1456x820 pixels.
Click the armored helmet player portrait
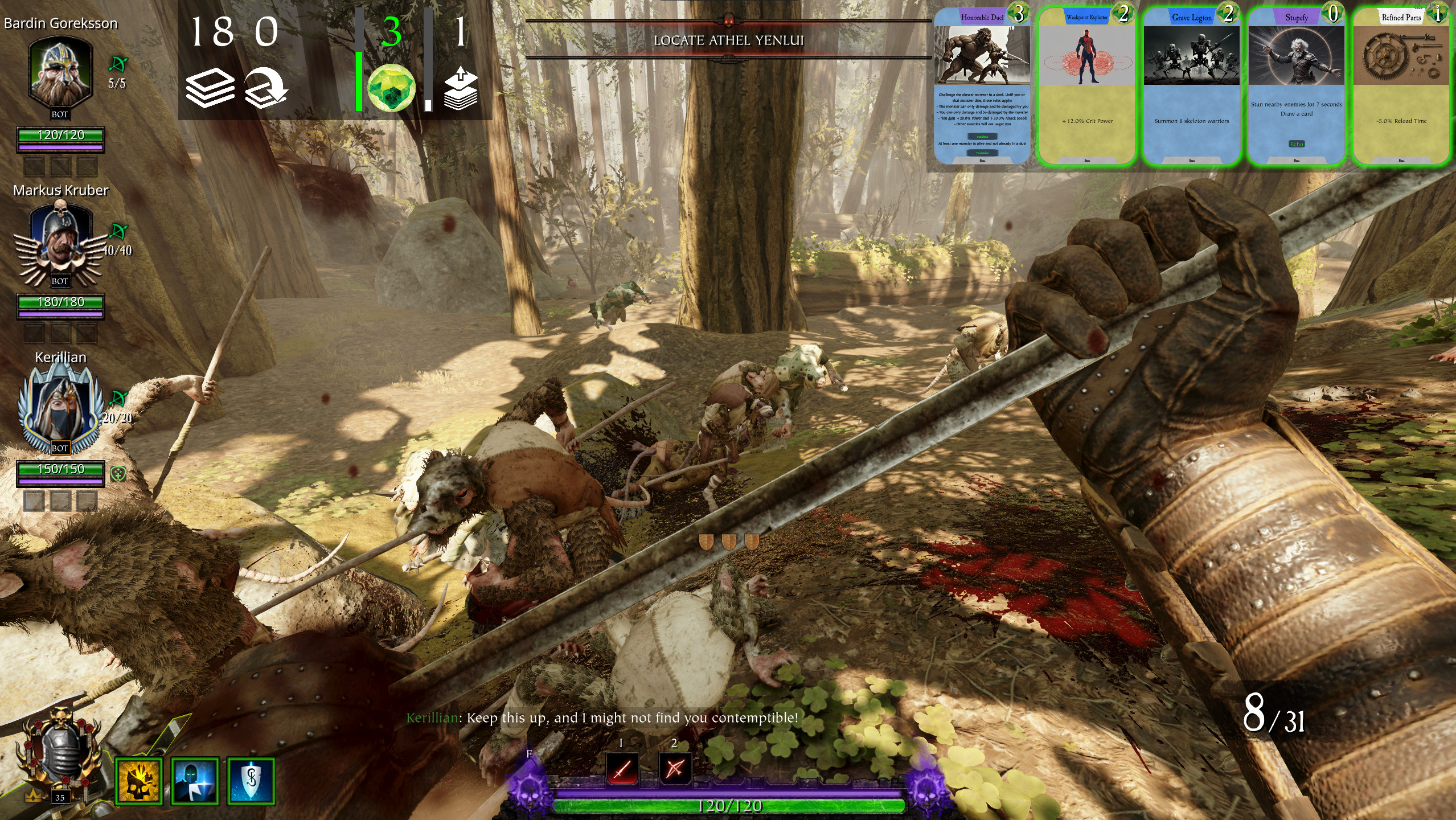(x=60, y=753)
